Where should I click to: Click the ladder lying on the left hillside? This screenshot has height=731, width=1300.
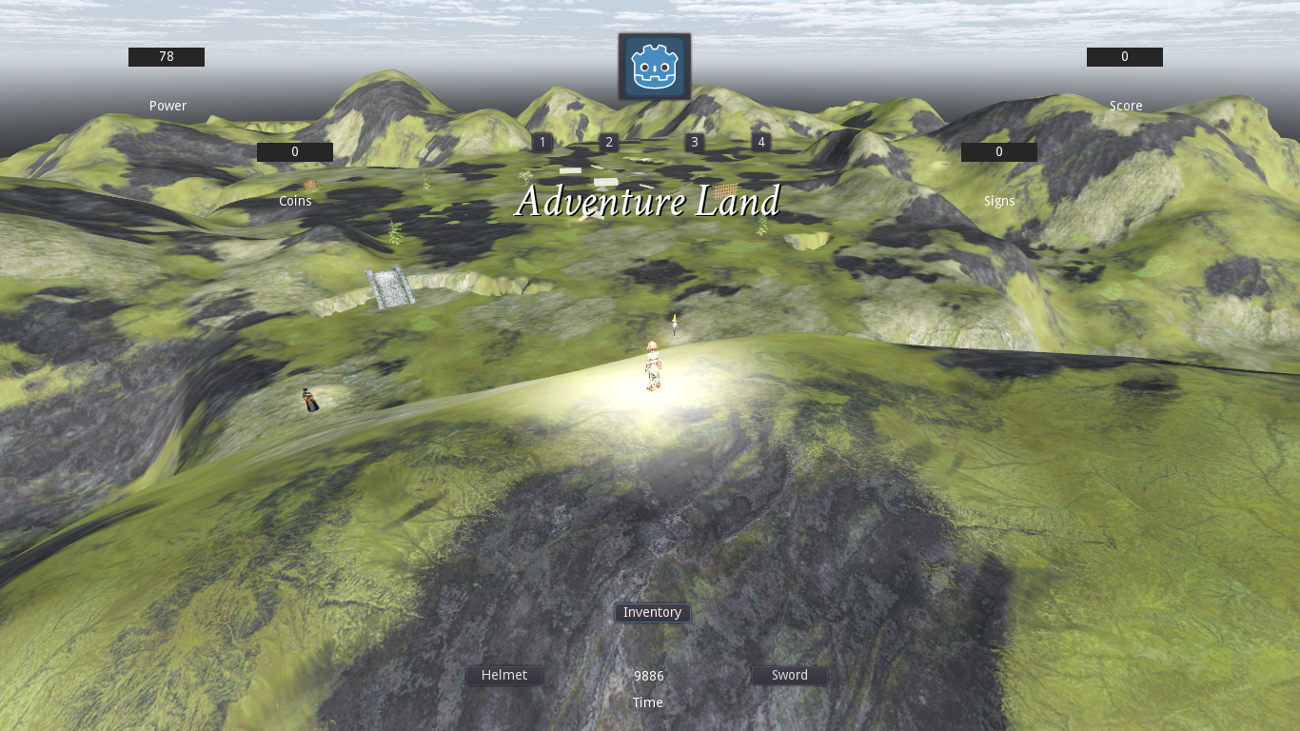tap(388, 288)
